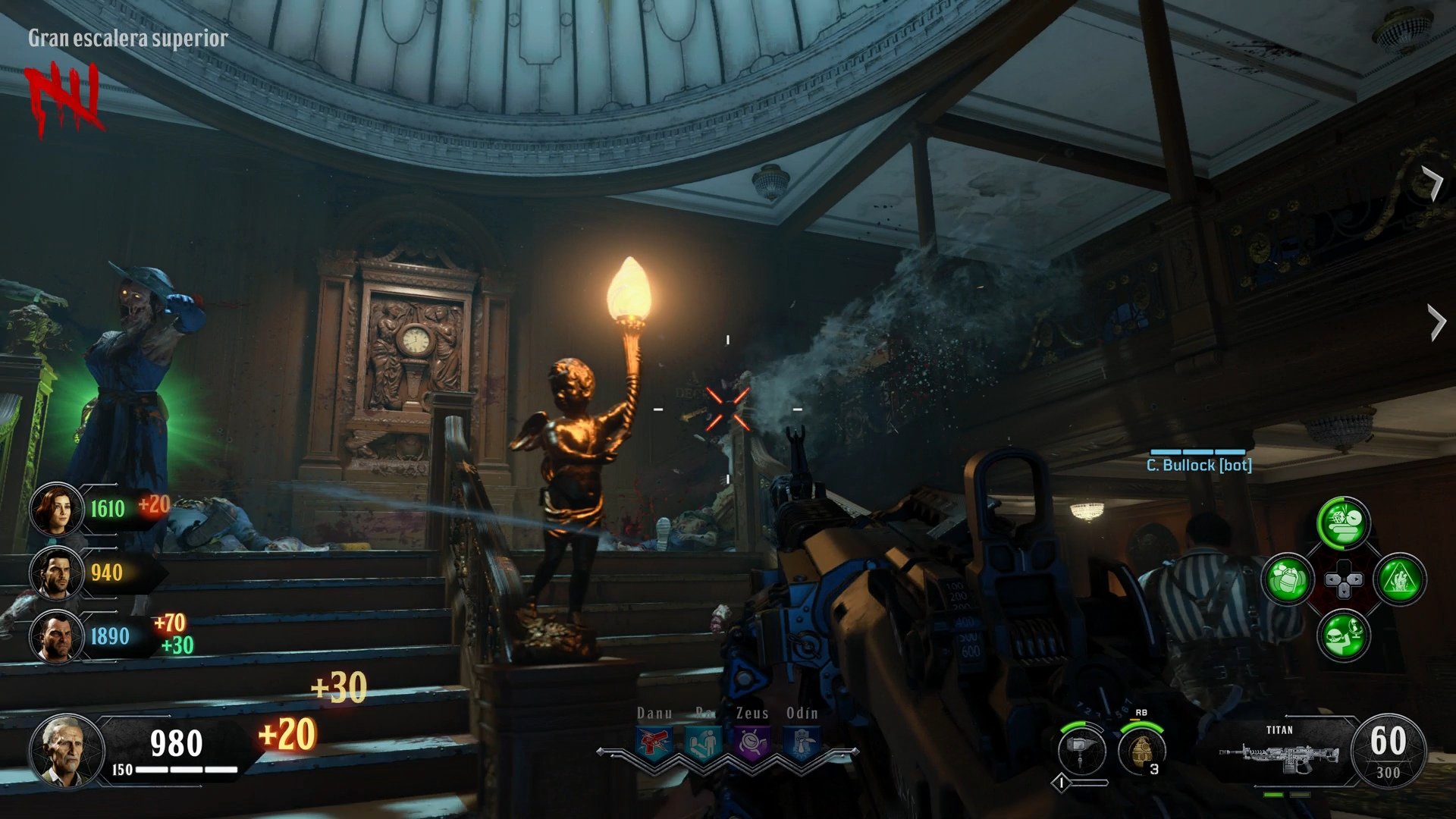Choose the purple Zeus stopwatch perk
The height and width of the screenshot is (819, 1456).
click(752, 742)
